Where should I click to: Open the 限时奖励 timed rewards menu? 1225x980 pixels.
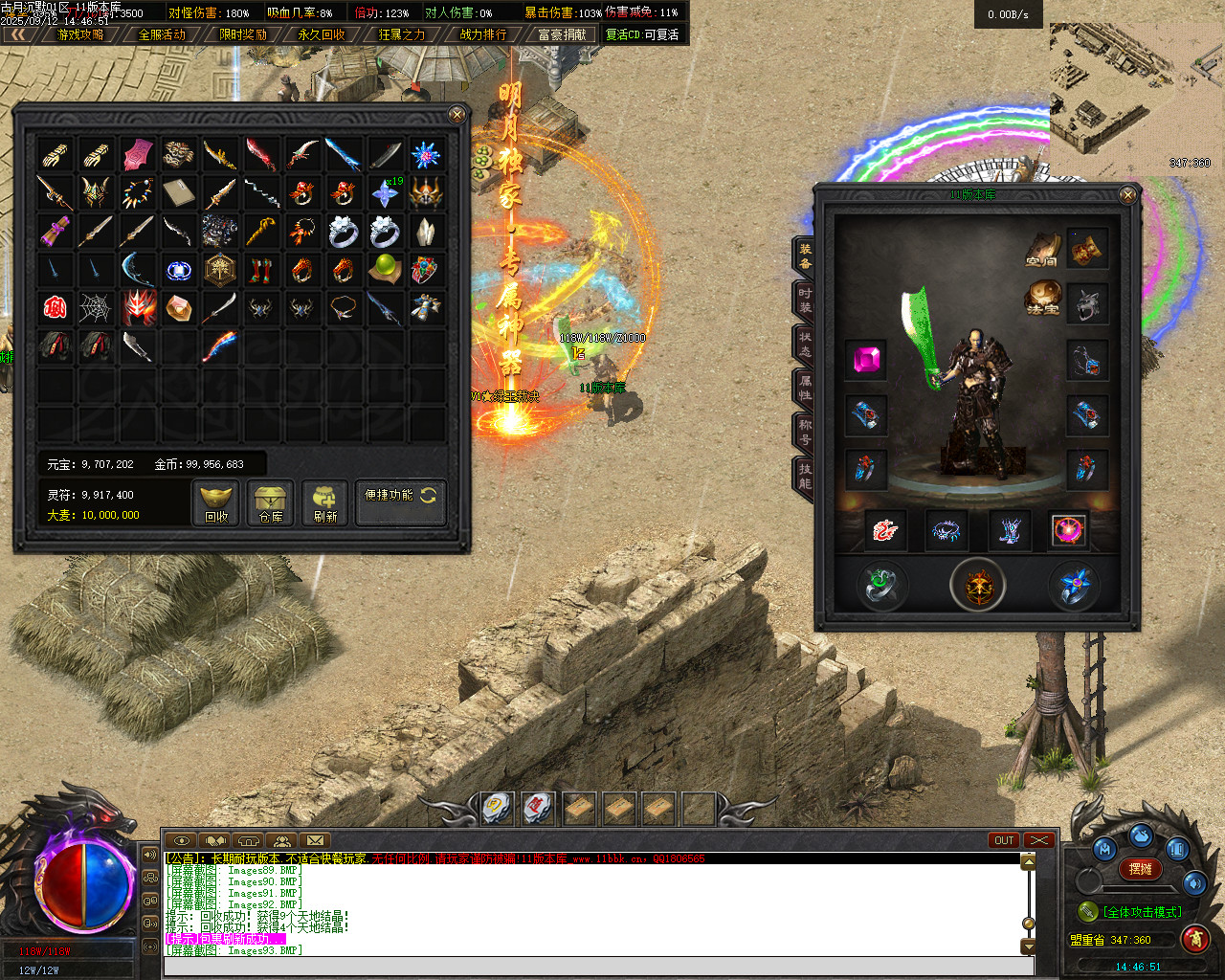[x=243, y=34]
